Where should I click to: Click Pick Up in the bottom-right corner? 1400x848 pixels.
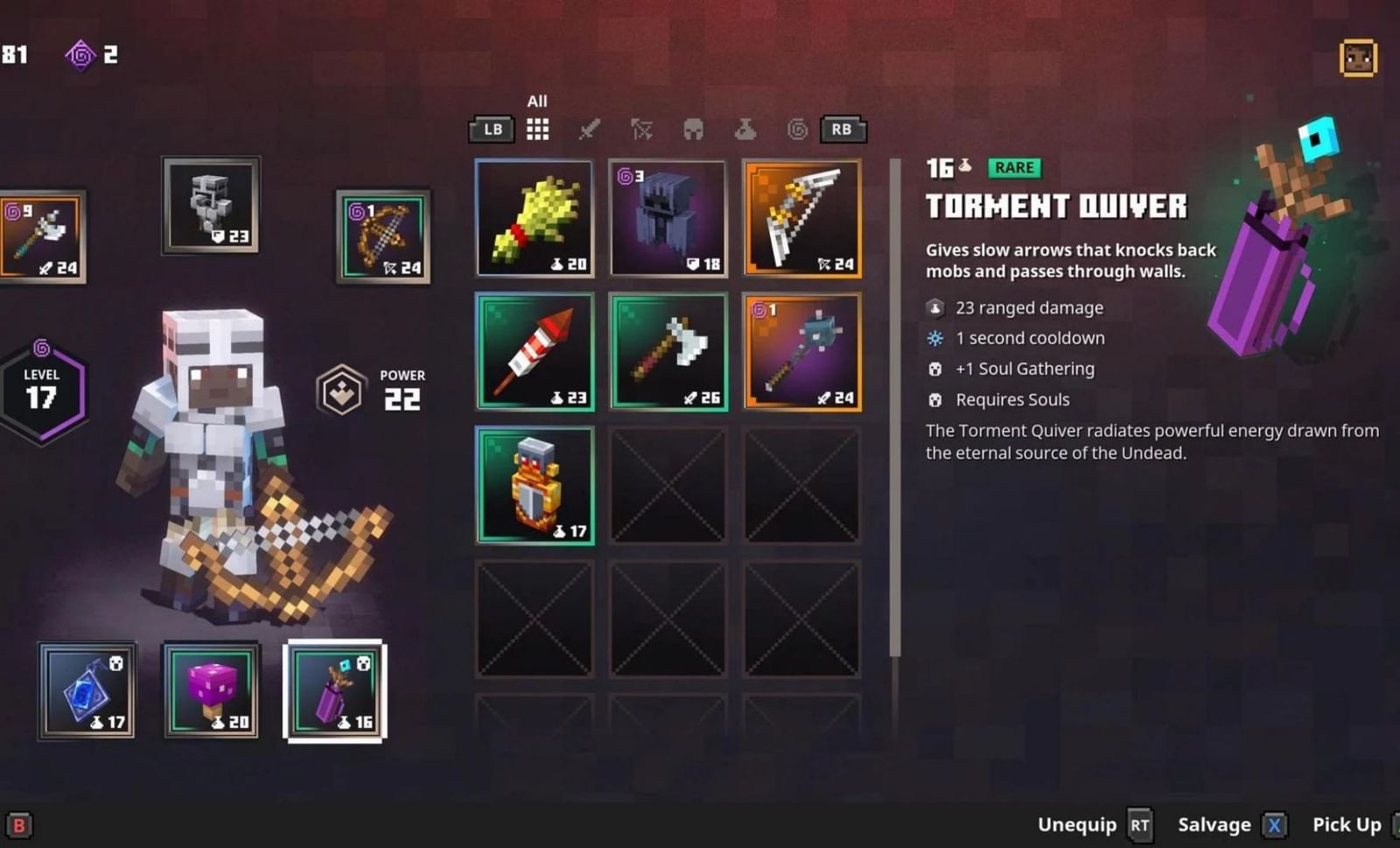(x=1346, y=823)
